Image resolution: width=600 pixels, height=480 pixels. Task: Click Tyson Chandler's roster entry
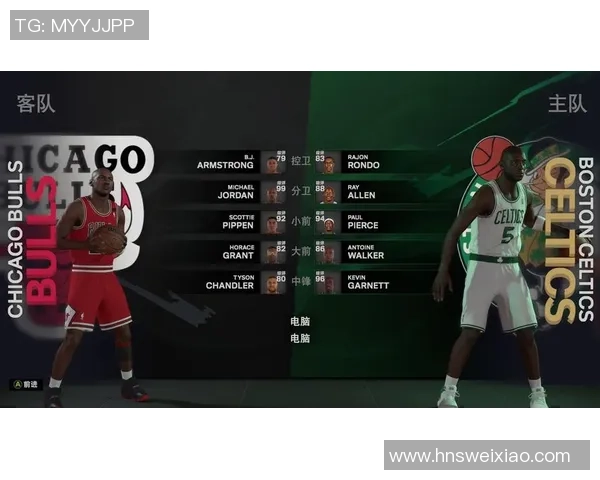point(226,281)
